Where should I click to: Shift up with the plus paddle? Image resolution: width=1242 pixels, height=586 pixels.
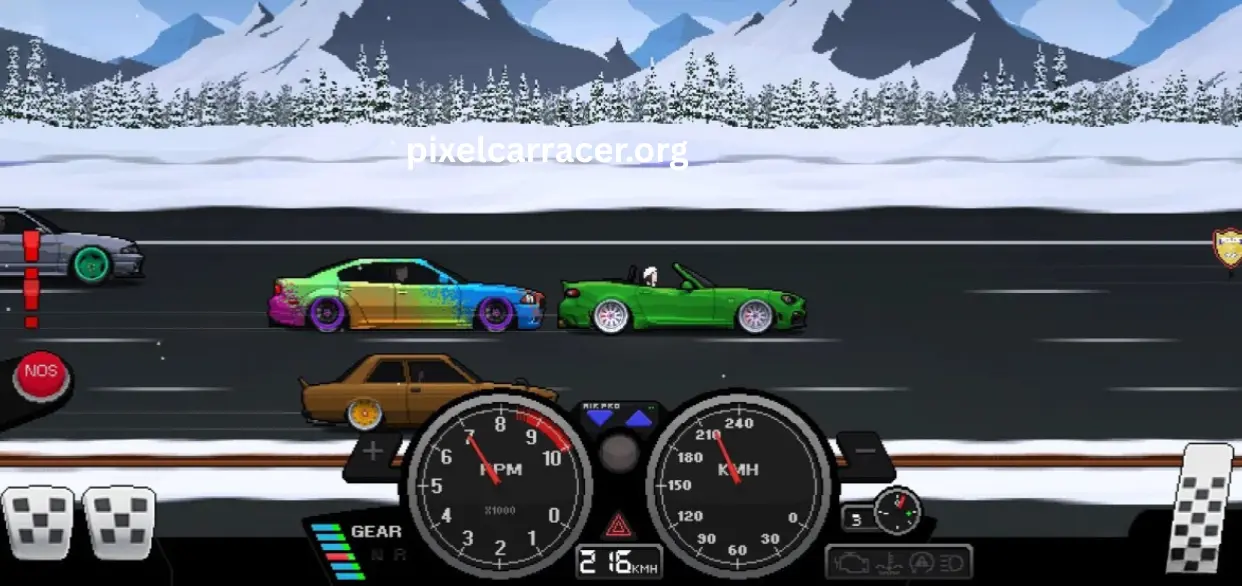pyautogui.click(x=373, y=452)
